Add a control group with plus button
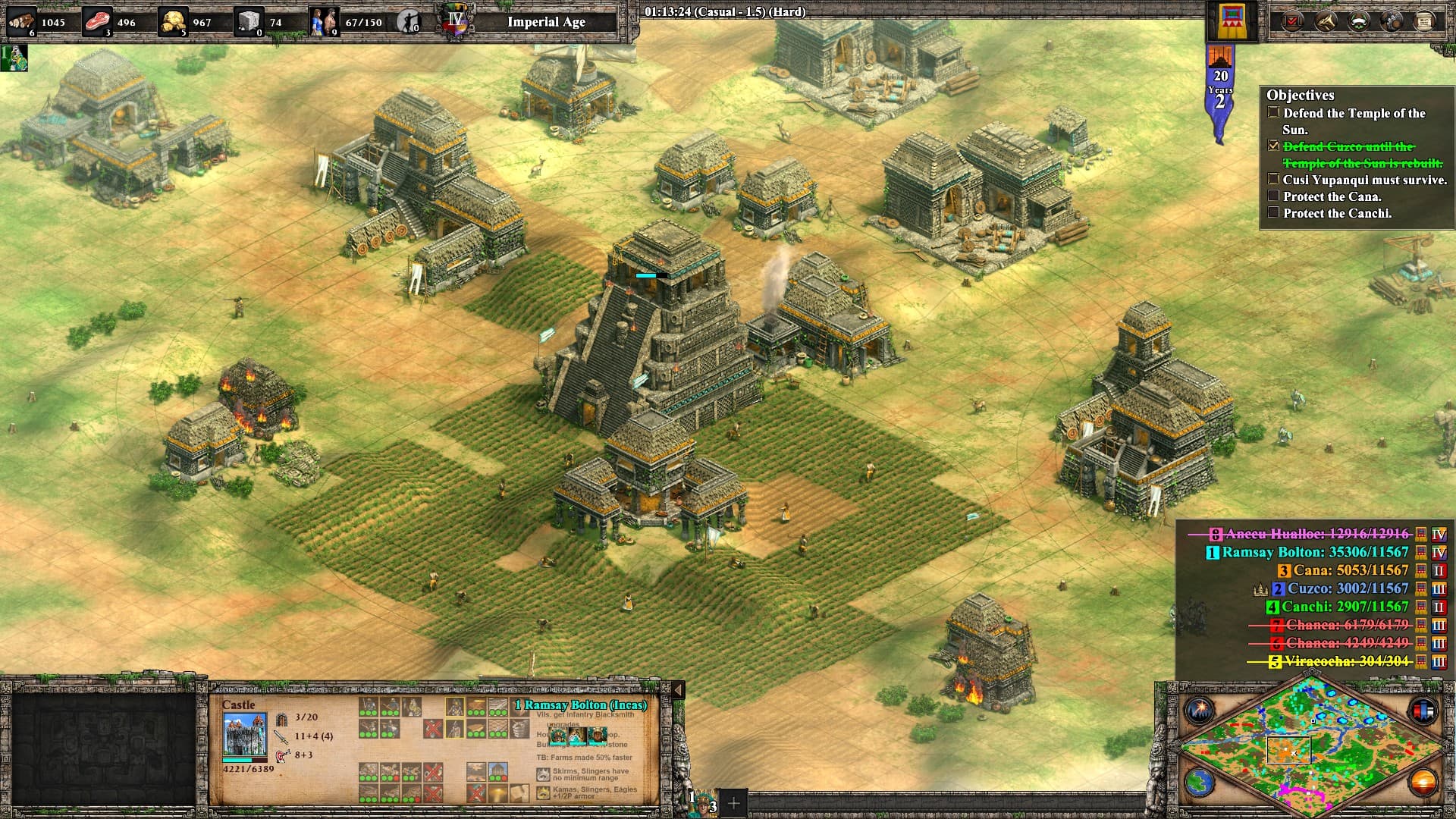Viewport: 1456px width, 819px height. [733, 802]
